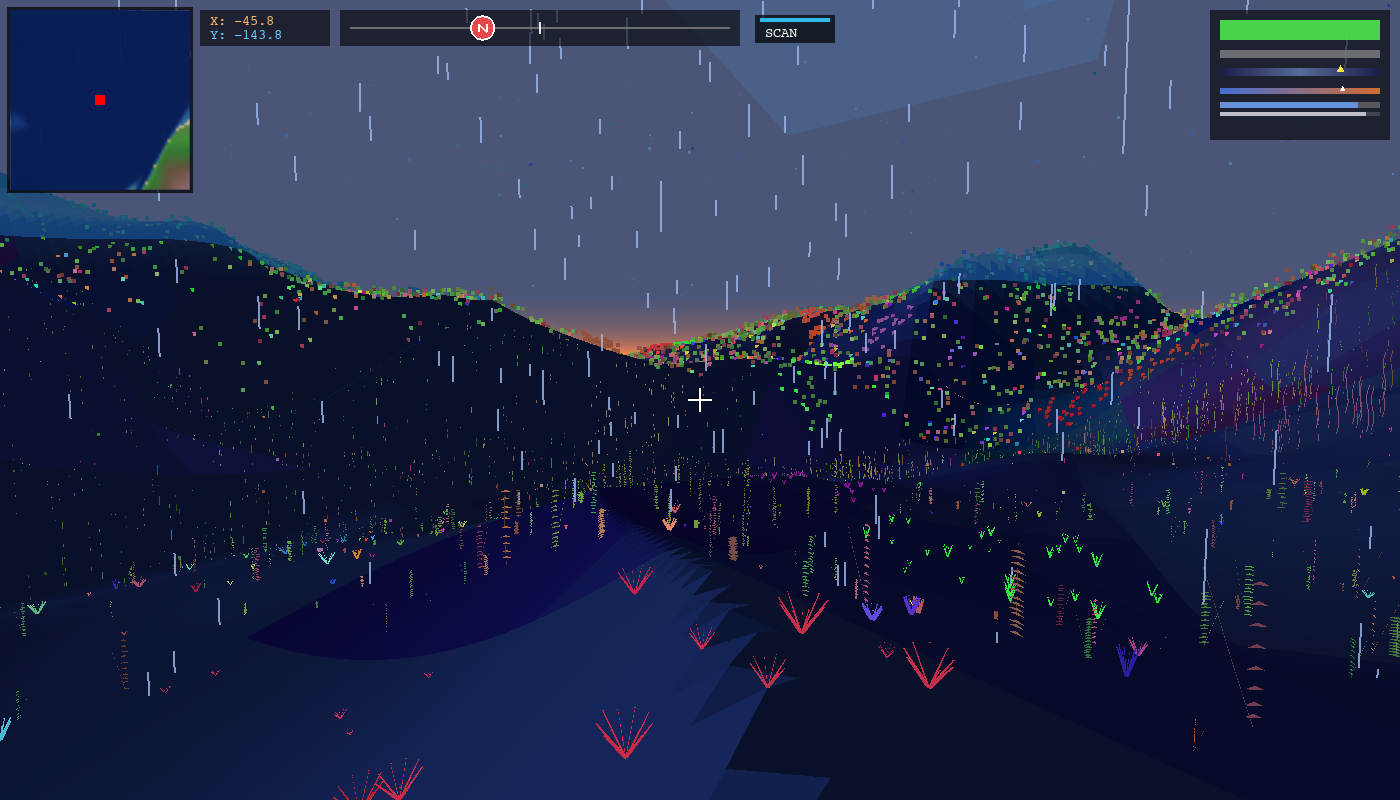The height and width of the screenshot is (800, 1400).
Task: Click the red N compass marker
Action: click(484, 27)
